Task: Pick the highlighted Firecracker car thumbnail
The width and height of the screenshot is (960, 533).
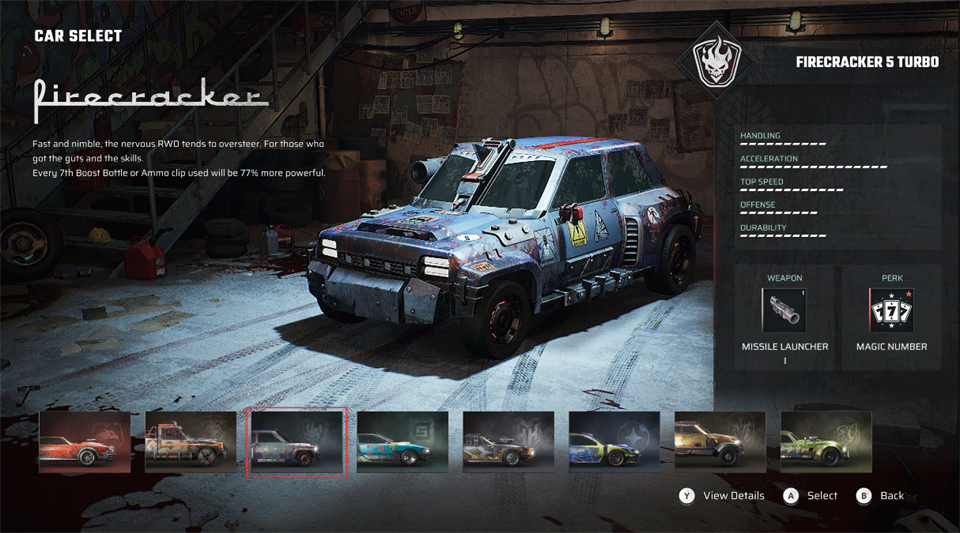Action: 297,441
